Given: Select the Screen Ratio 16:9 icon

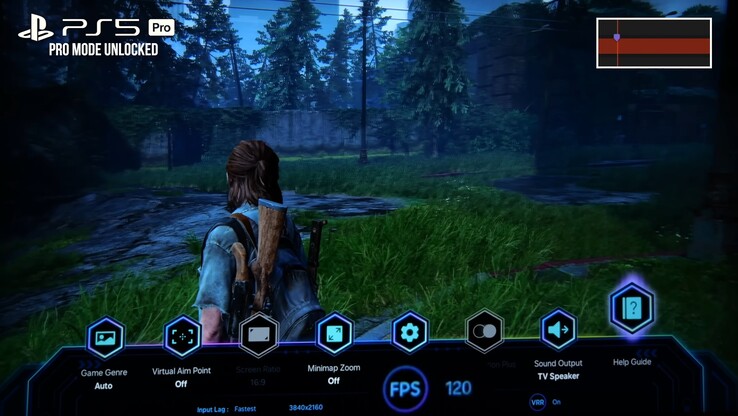Looking at the screenshot, I should pyautogui.click(x=259, y=334).
